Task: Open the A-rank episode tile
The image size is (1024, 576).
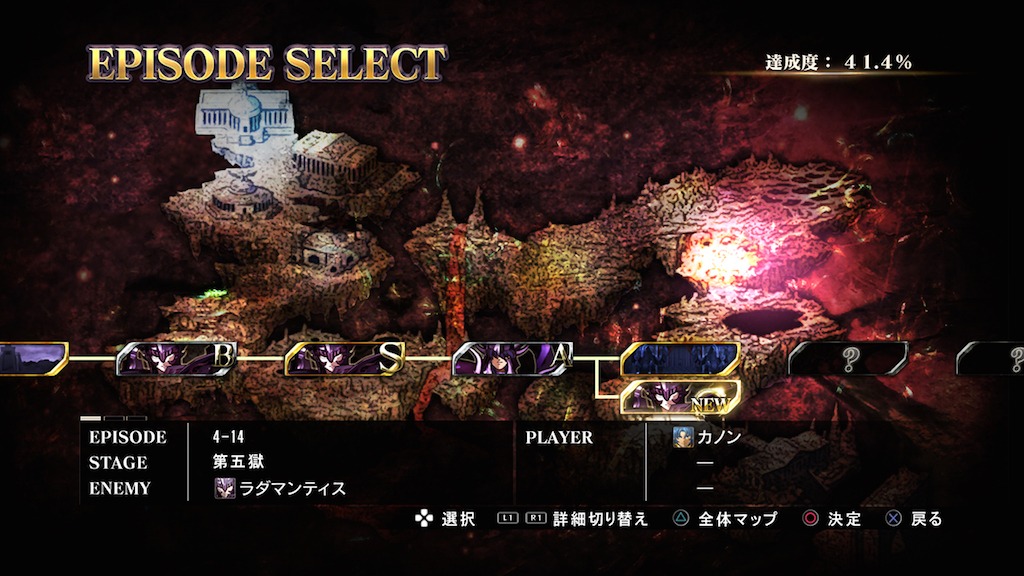Action: click(x=513, y=358)
